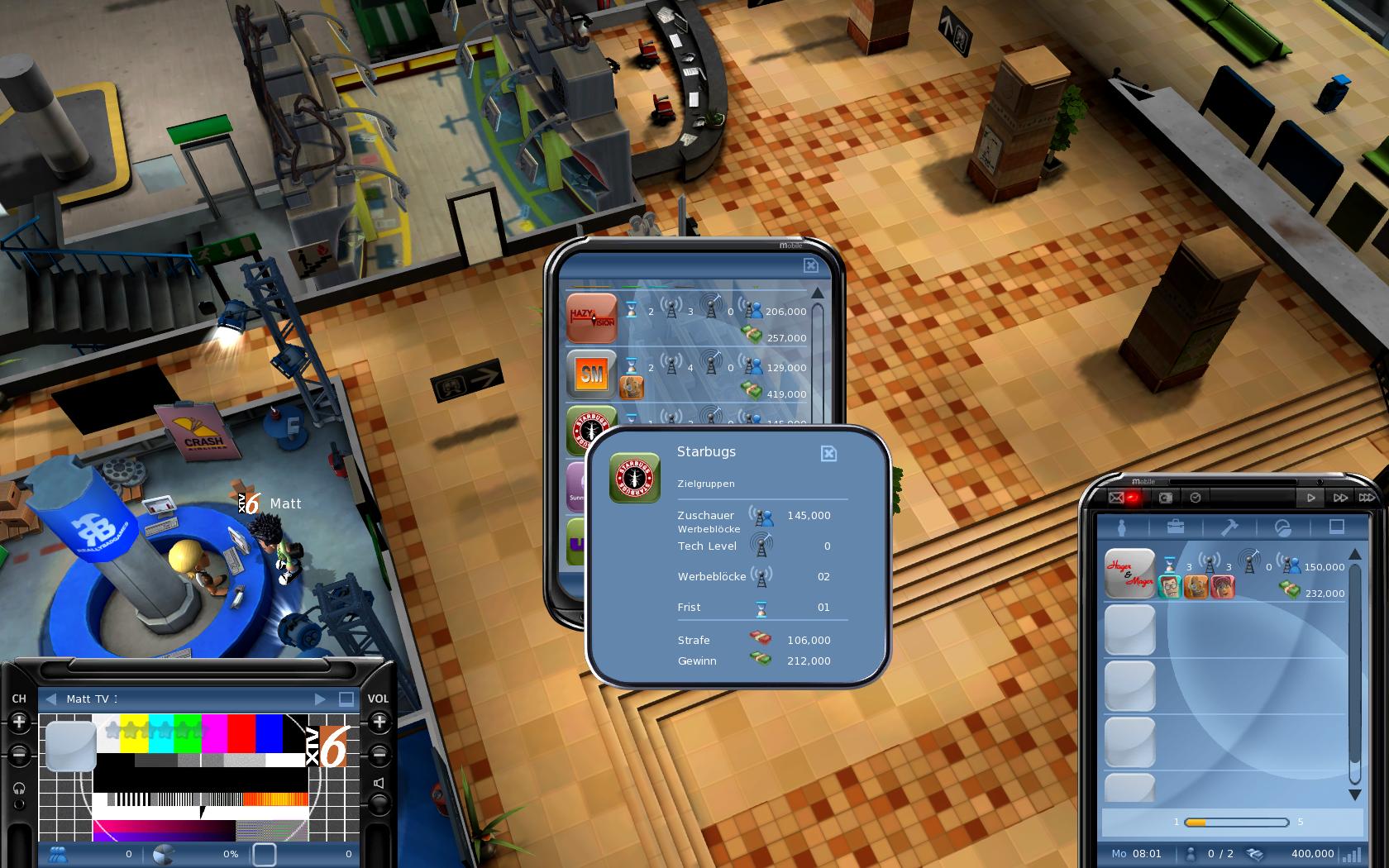The image size is (1389, 868).
Task: Close the advertising offers phone list
Action: (810, 265)
